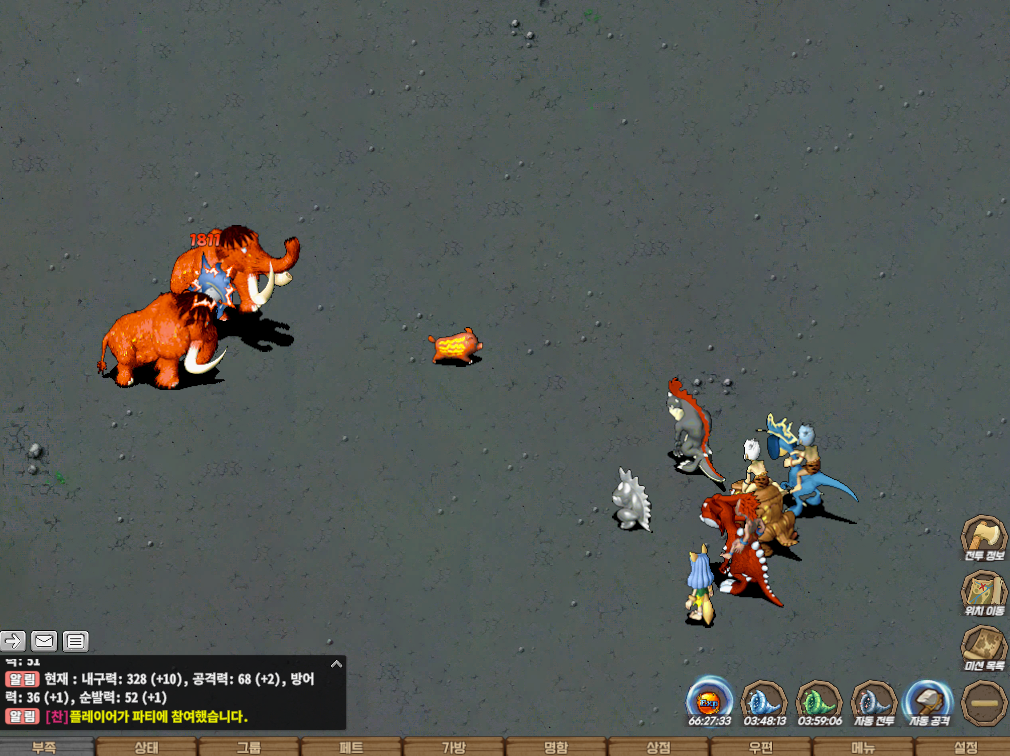
Task: Open the envelope mail button above chat
Action: tap(44, 641)
